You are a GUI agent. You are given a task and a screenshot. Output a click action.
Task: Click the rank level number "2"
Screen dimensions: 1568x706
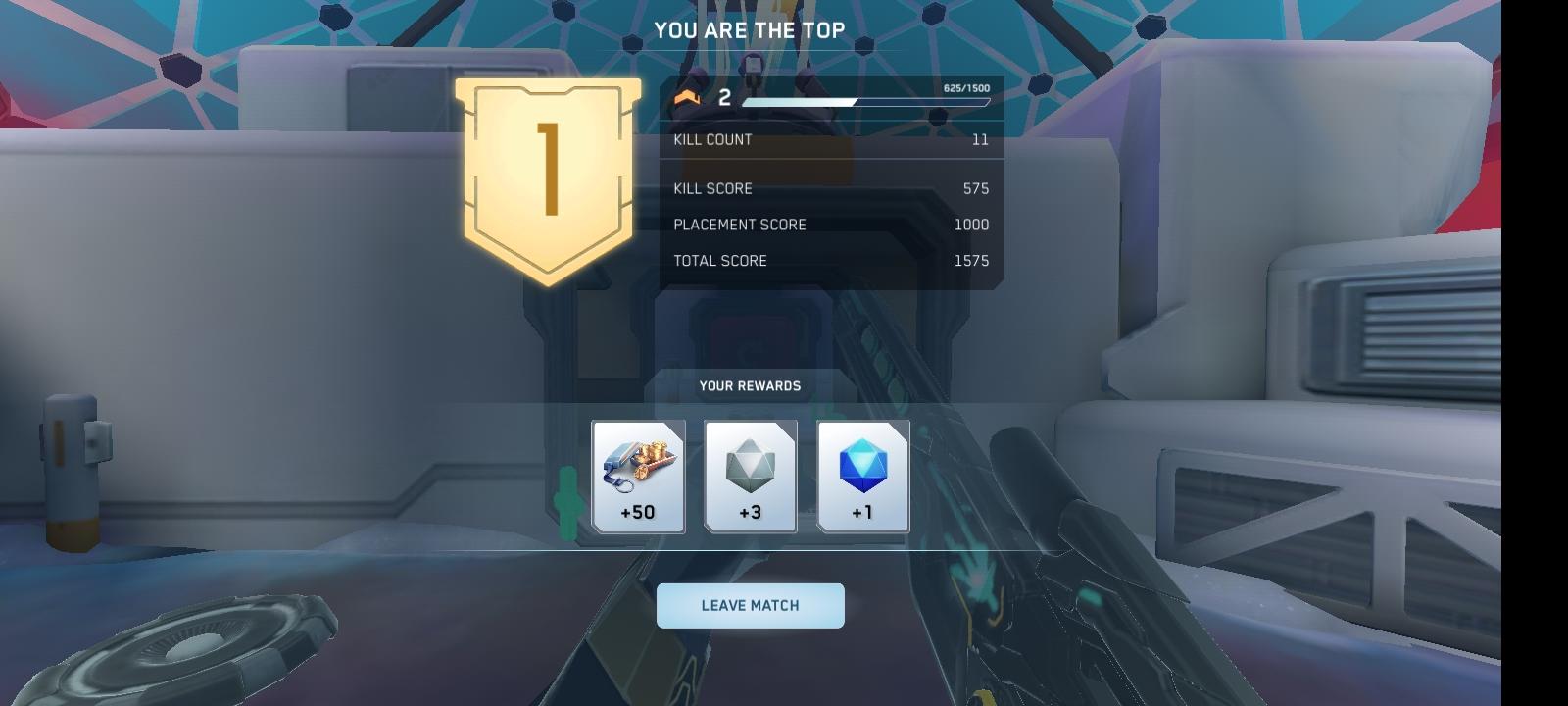[x=722, y=97]
